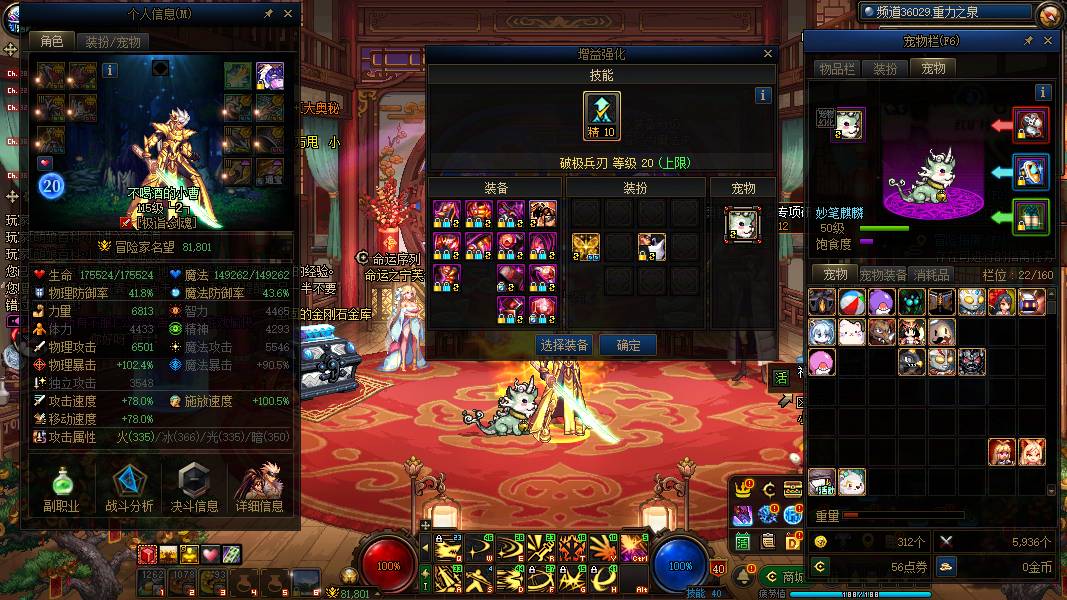Click the golden treasure chest HUD icon

click(792, 489)
